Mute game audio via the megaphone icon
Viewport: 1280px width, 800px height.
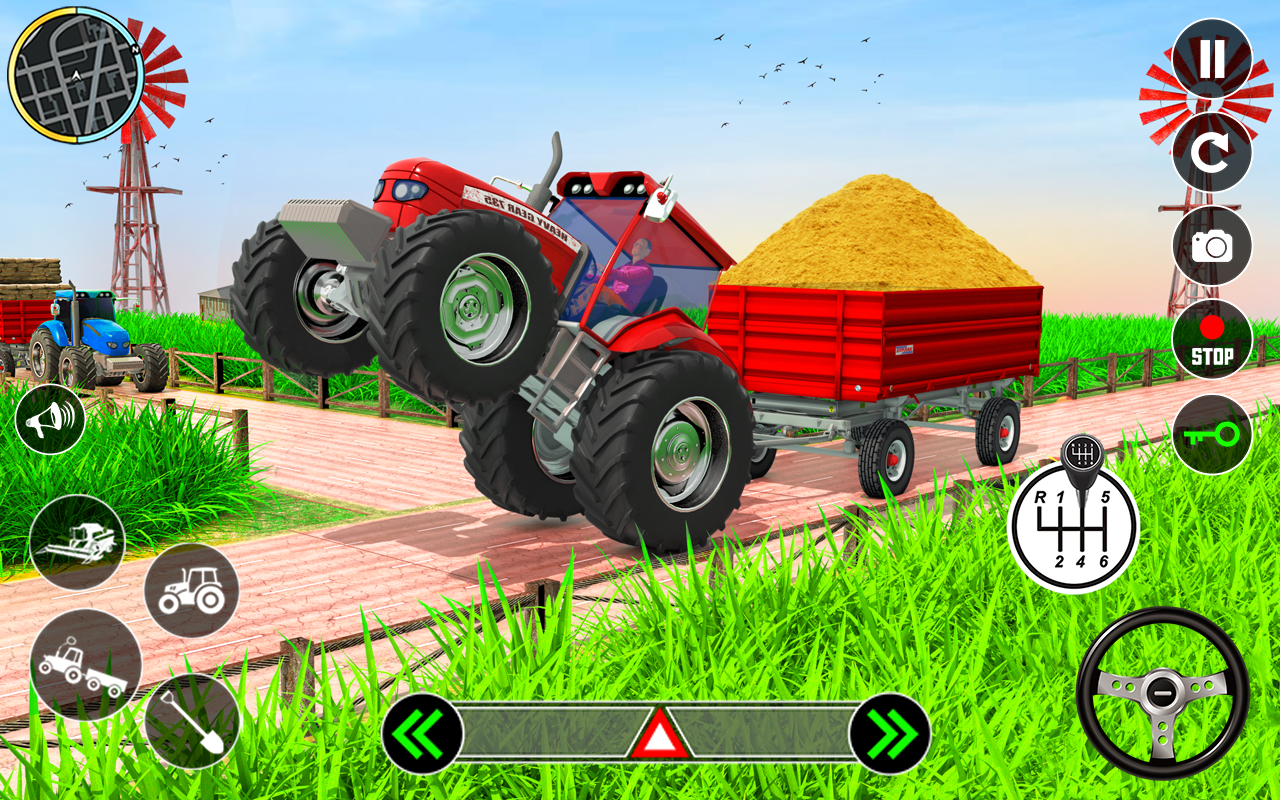(49, 419)
